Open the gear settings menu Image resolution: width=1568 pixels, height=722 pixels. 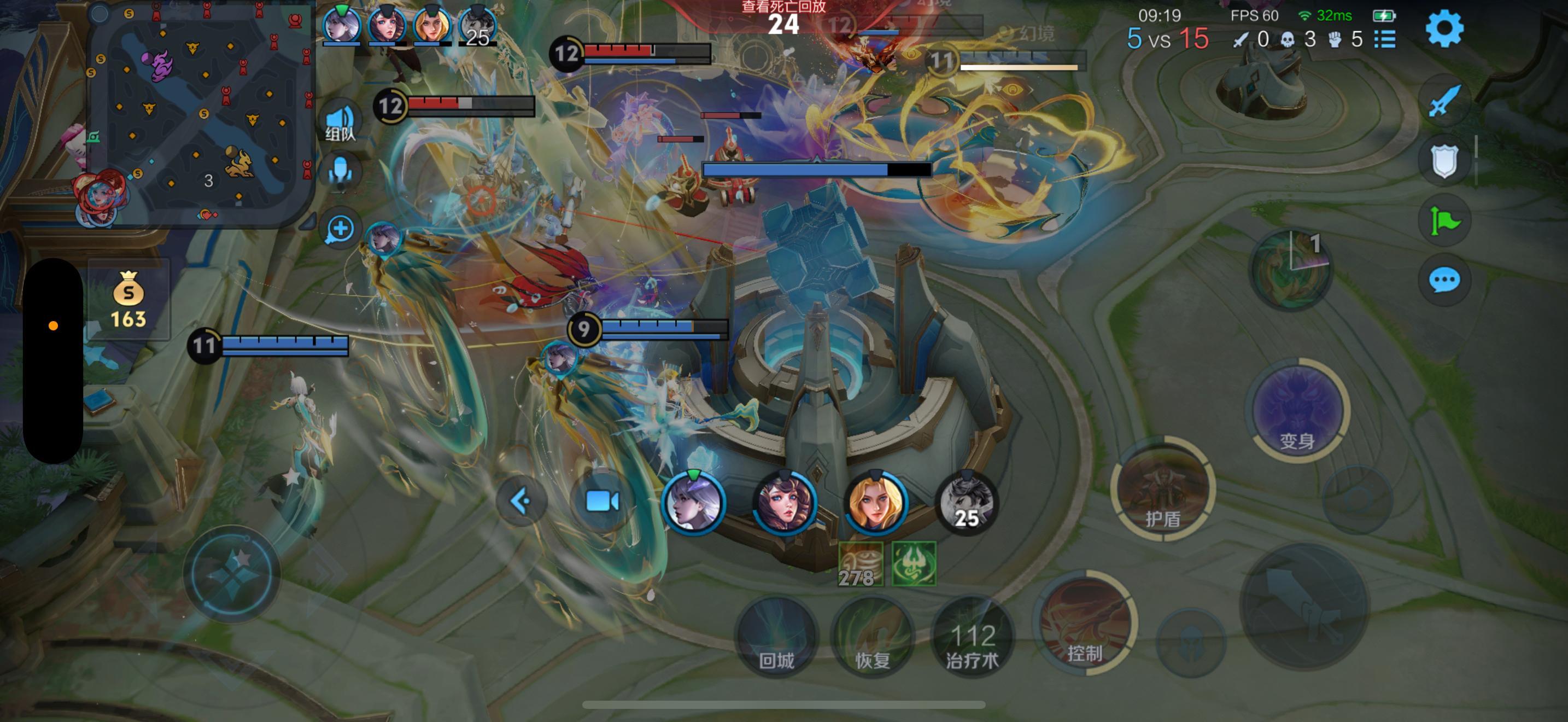pyautogui.click(x=1444, y=28)
